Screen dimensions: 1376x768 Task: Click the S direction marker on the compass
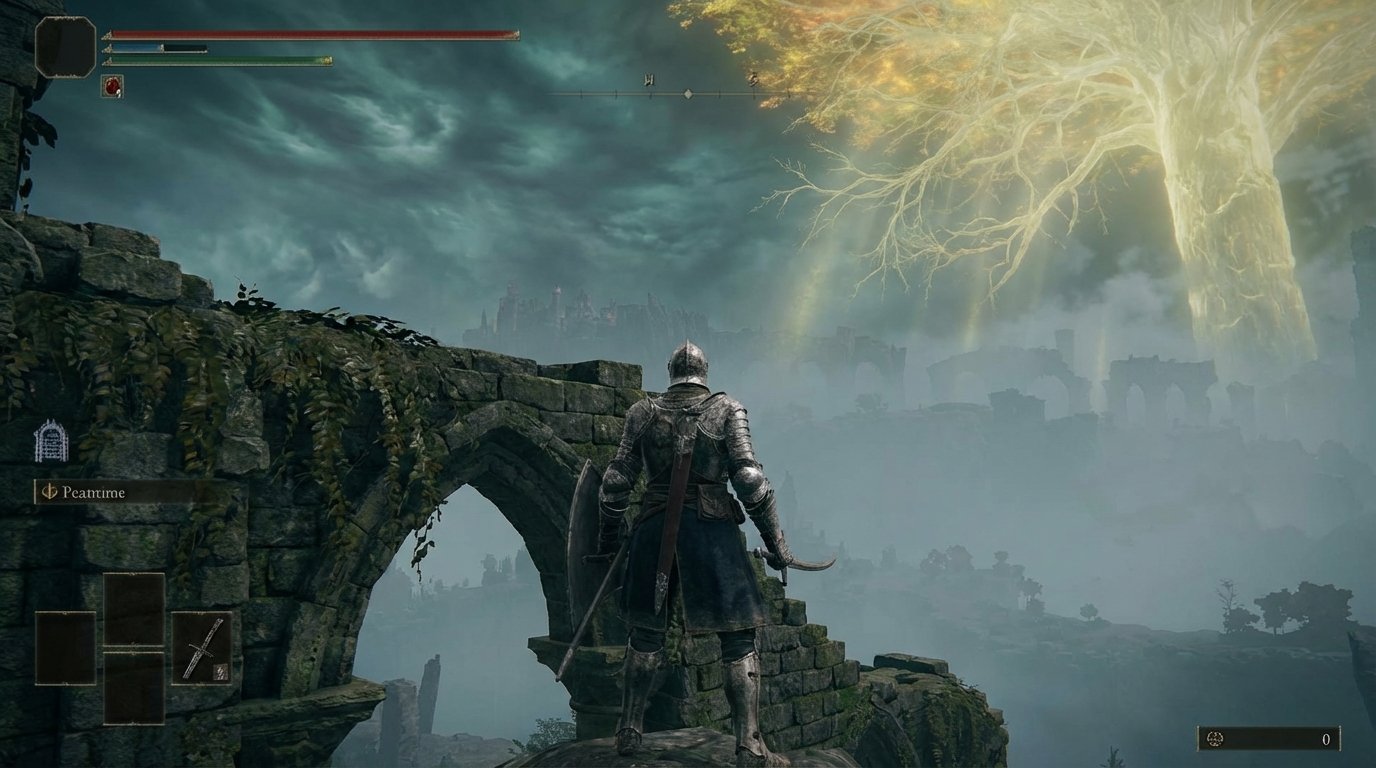(x=752, y=81)
